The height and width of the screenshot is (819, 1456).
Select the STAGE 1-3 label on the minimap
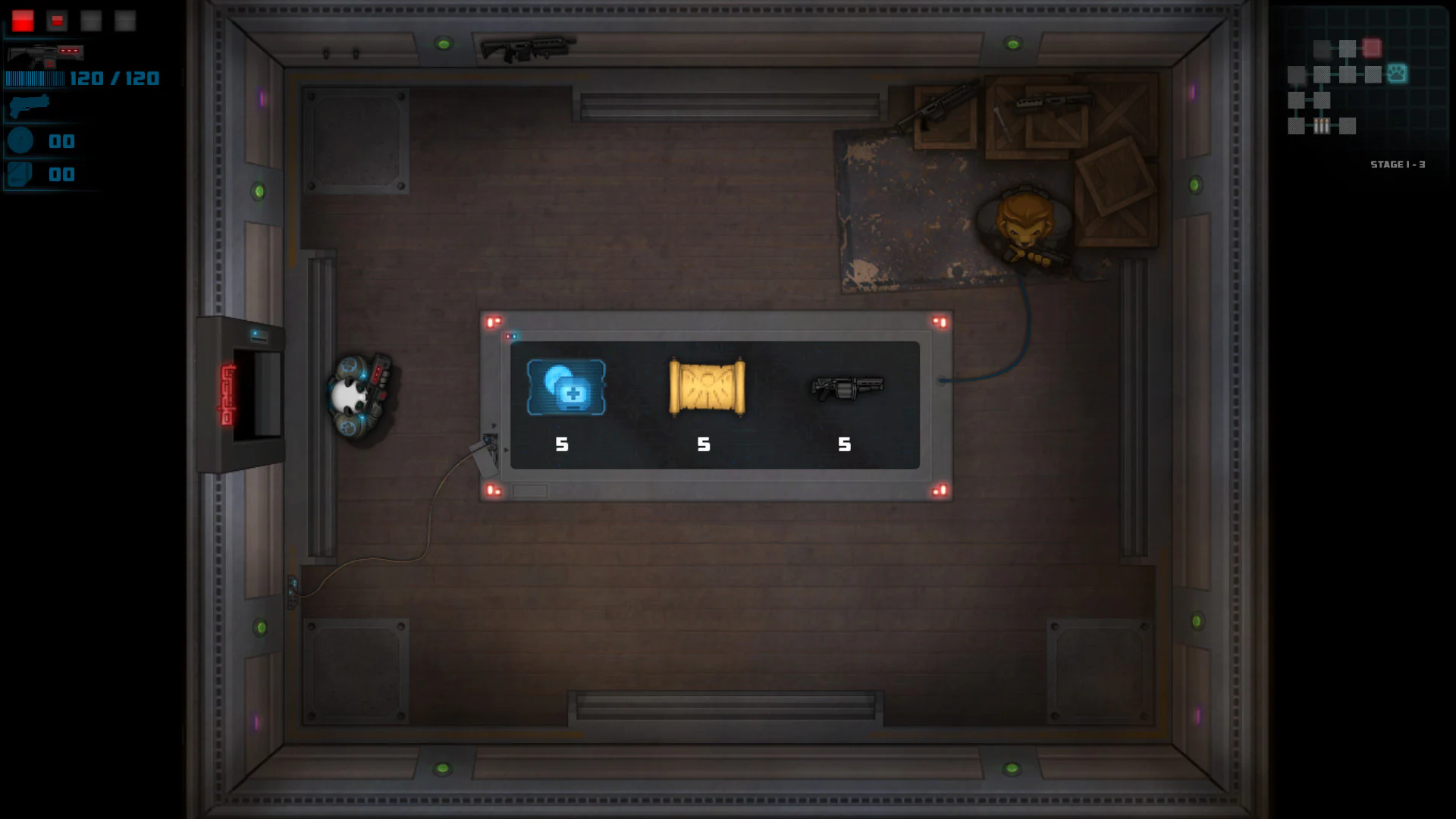[1398, 163]
